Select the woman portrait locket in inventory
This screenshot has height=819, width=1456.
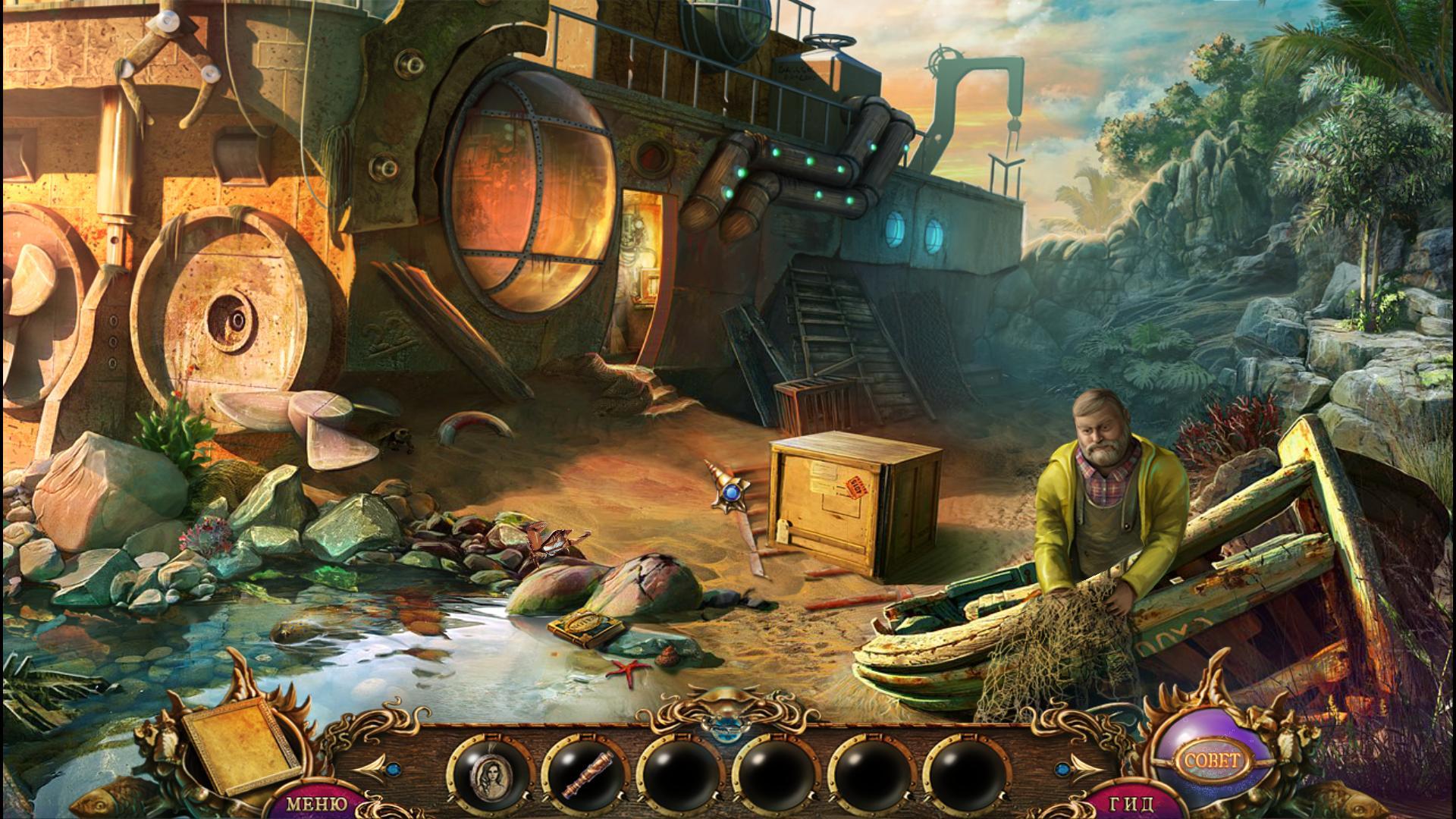489,774
